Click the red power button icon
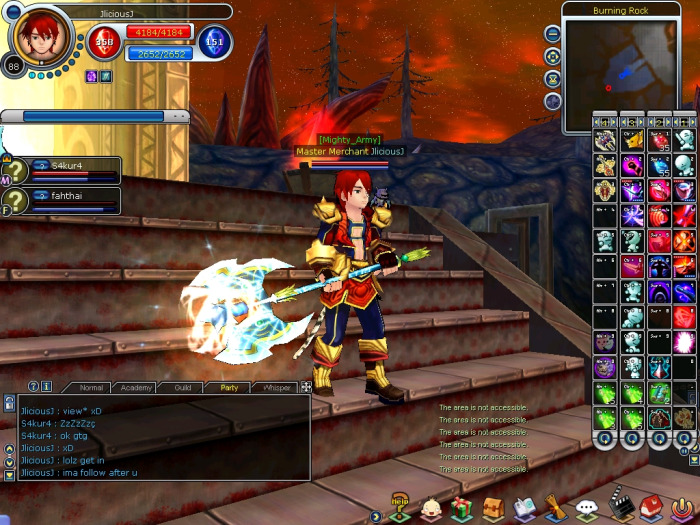Image resolution: width=700 pixels, height=525 pixels. click(x=683, y=508)
